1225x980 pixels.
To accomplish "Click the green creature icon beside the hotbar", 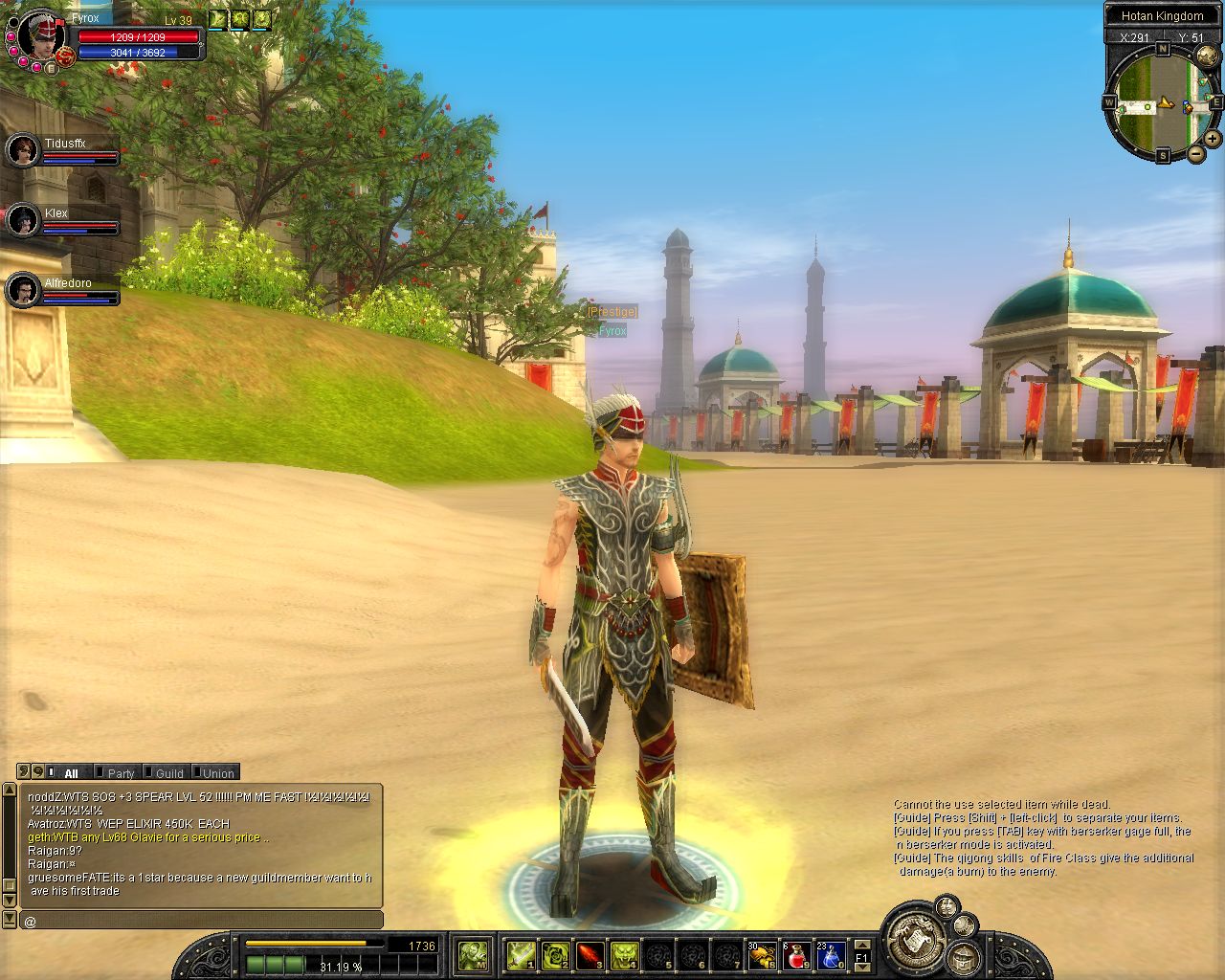I will (x=473, y=954).
